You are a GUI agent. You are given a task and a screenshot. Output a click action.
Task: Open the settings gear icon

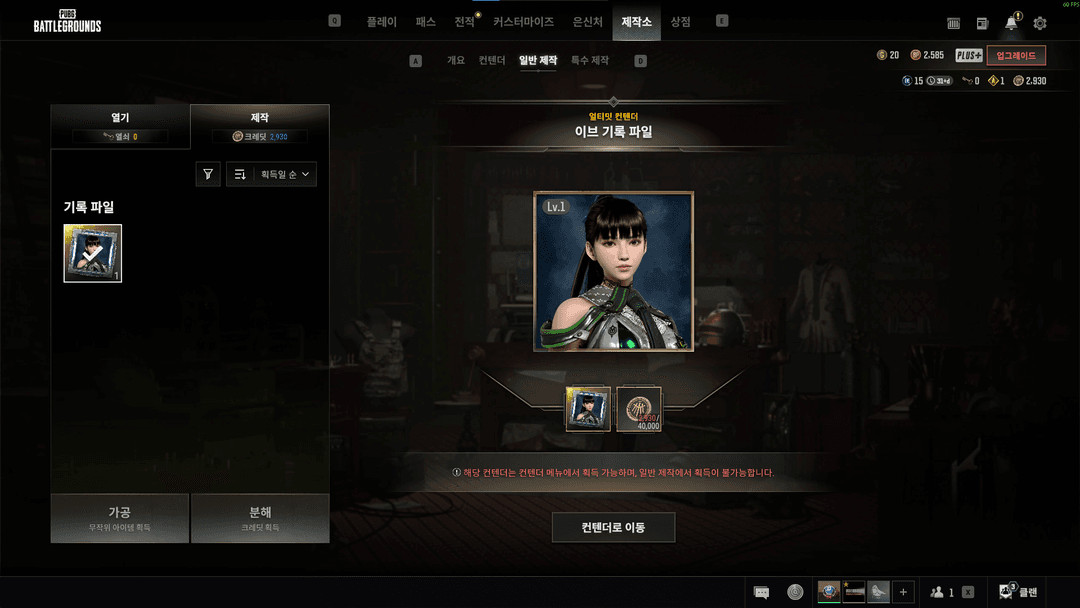pyautogui.click(x=1040, y=23)
